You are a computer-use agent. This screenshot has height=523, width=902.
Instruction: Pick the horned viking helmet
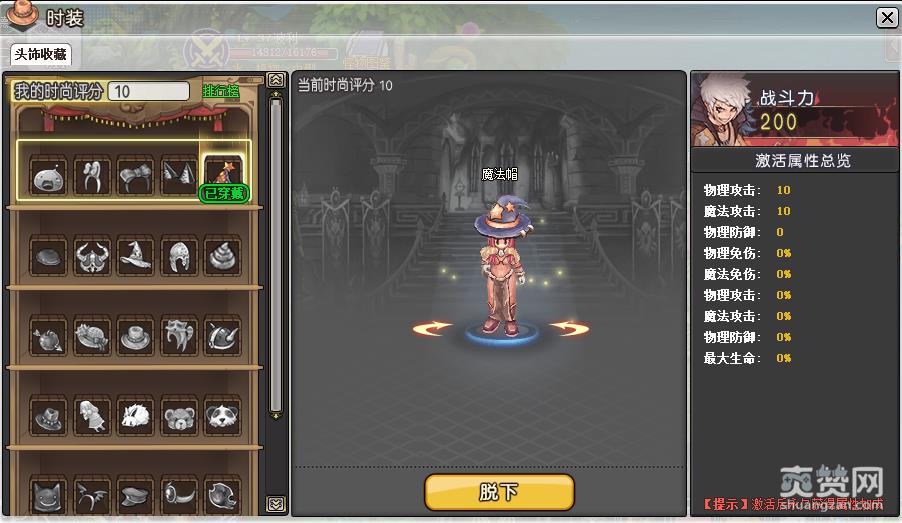pos(91,256)
